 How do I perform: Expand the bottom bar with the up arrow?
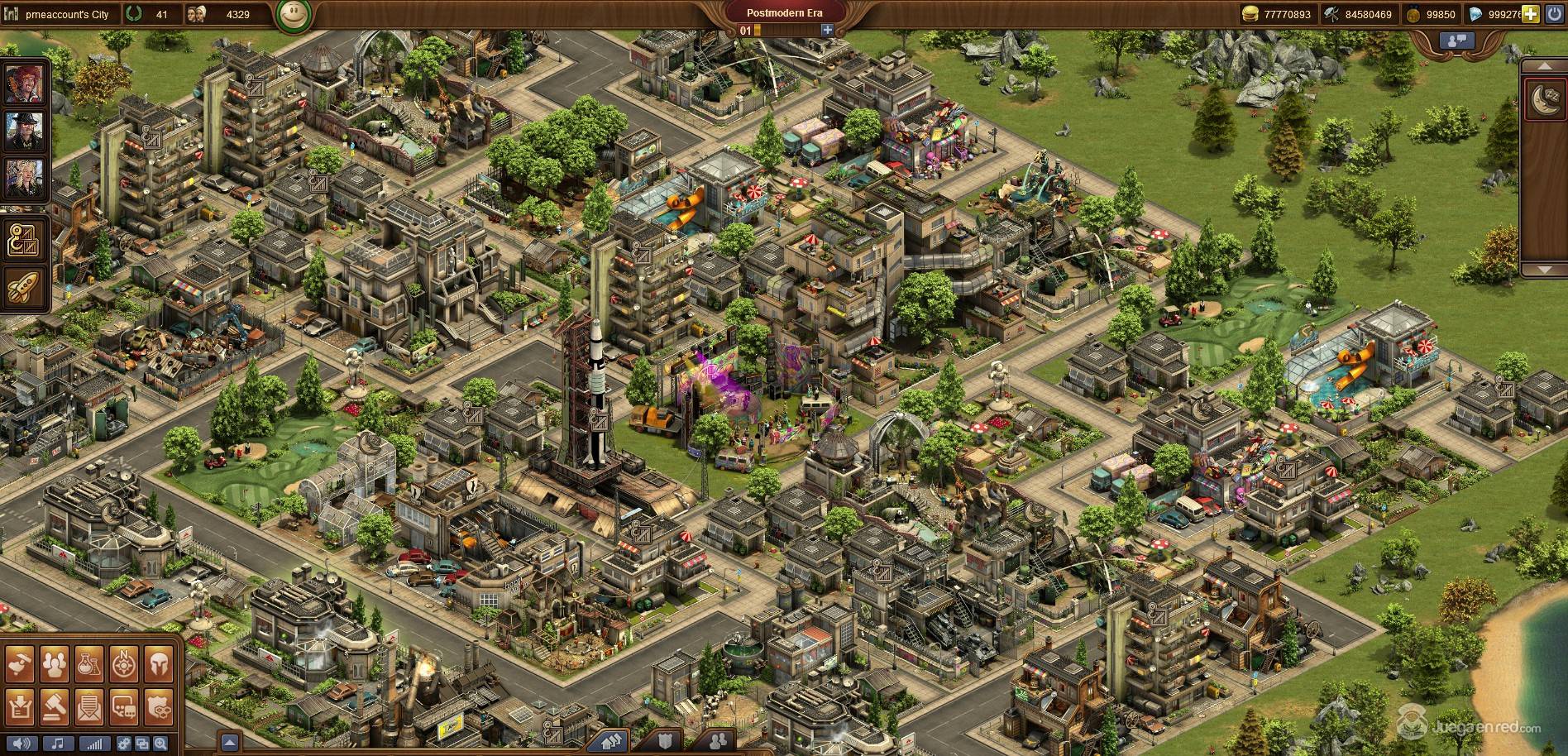click(x=230, y=743)
